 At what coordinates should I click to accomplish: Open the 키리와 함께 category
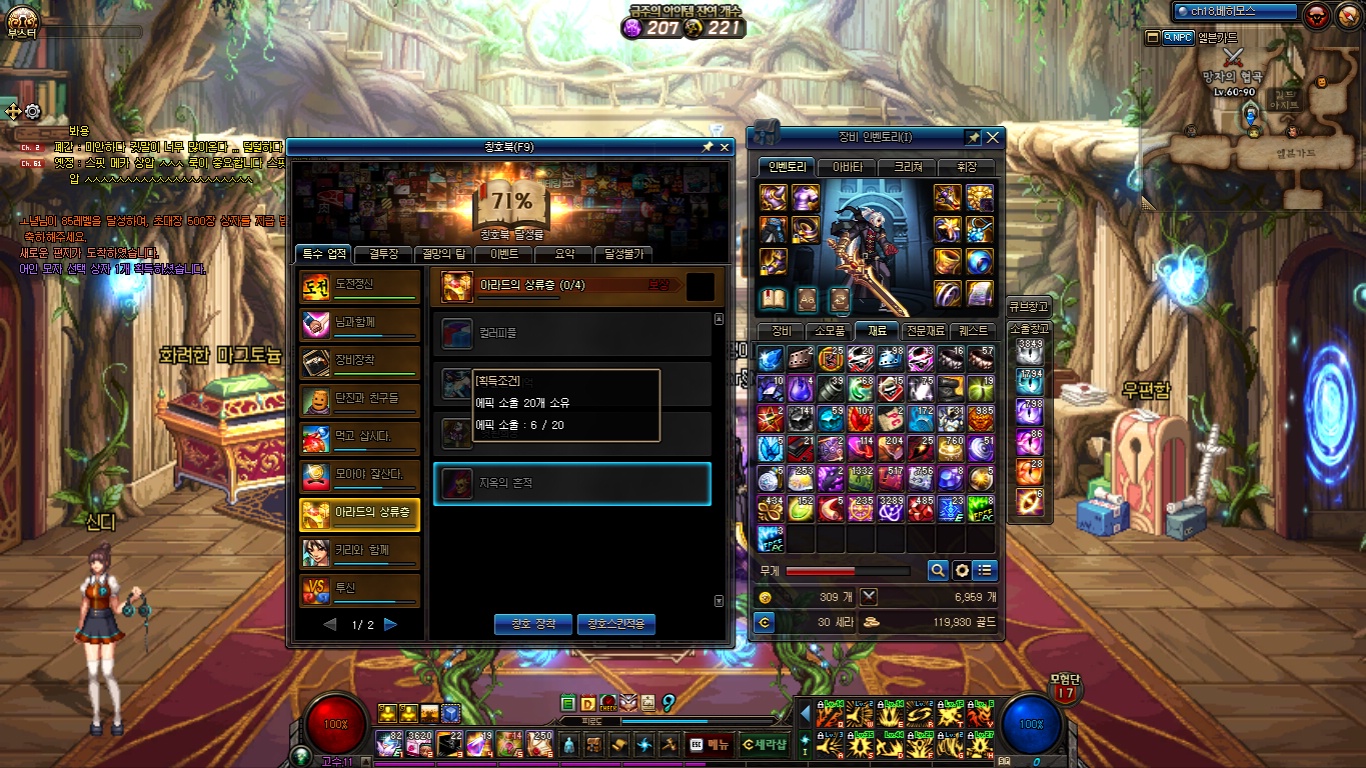pos(360,552)
